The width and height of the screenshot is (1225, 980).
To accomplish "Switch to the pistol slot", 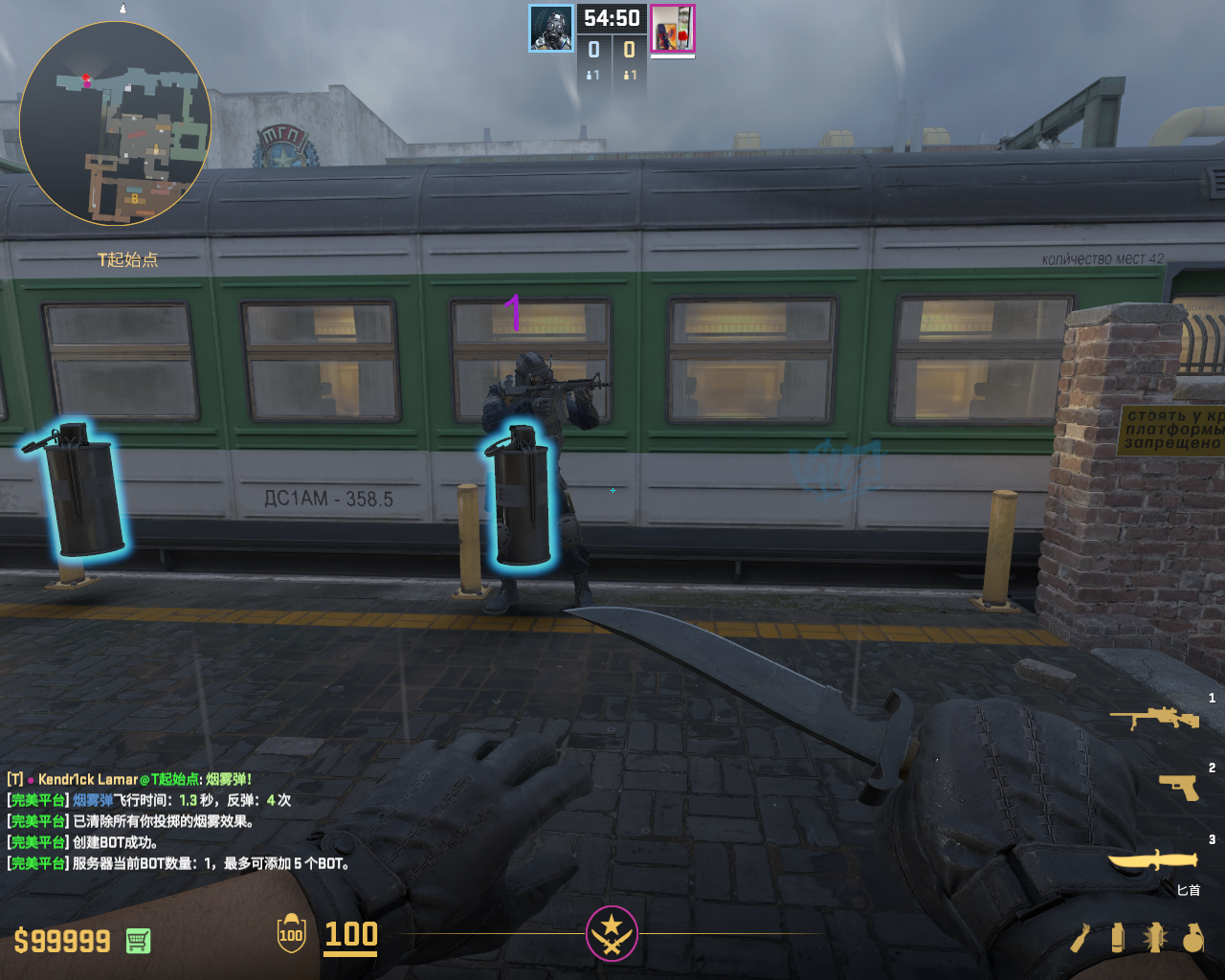I will point(1179,786).
